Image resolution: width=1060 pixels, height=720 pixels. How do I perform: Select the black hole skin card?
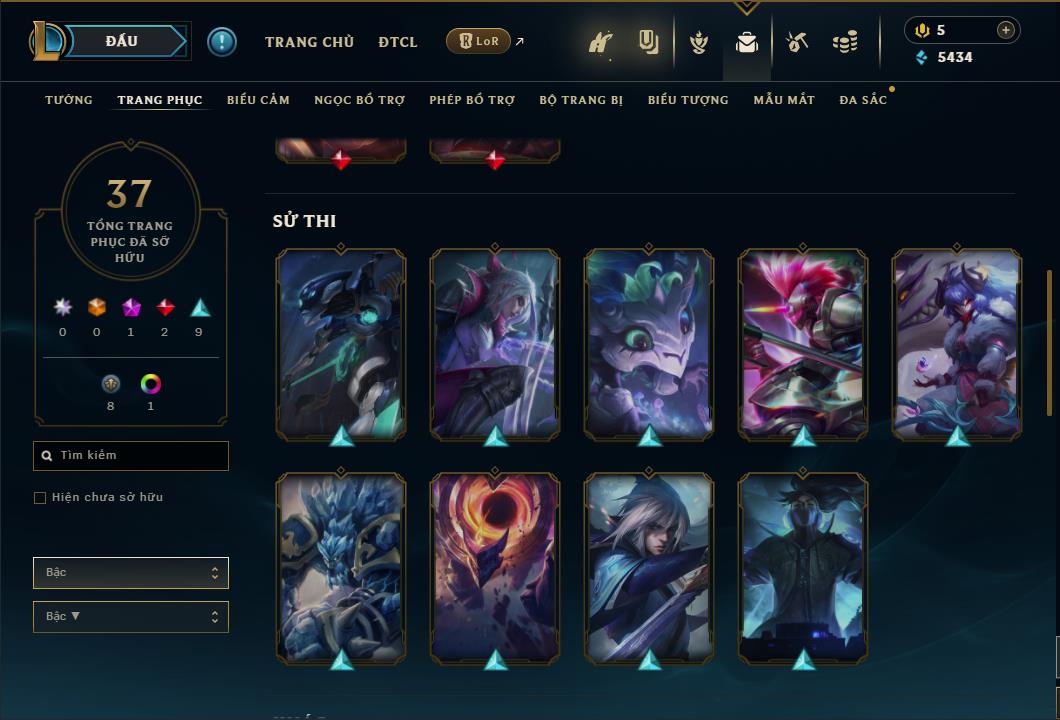pos(495,565)
